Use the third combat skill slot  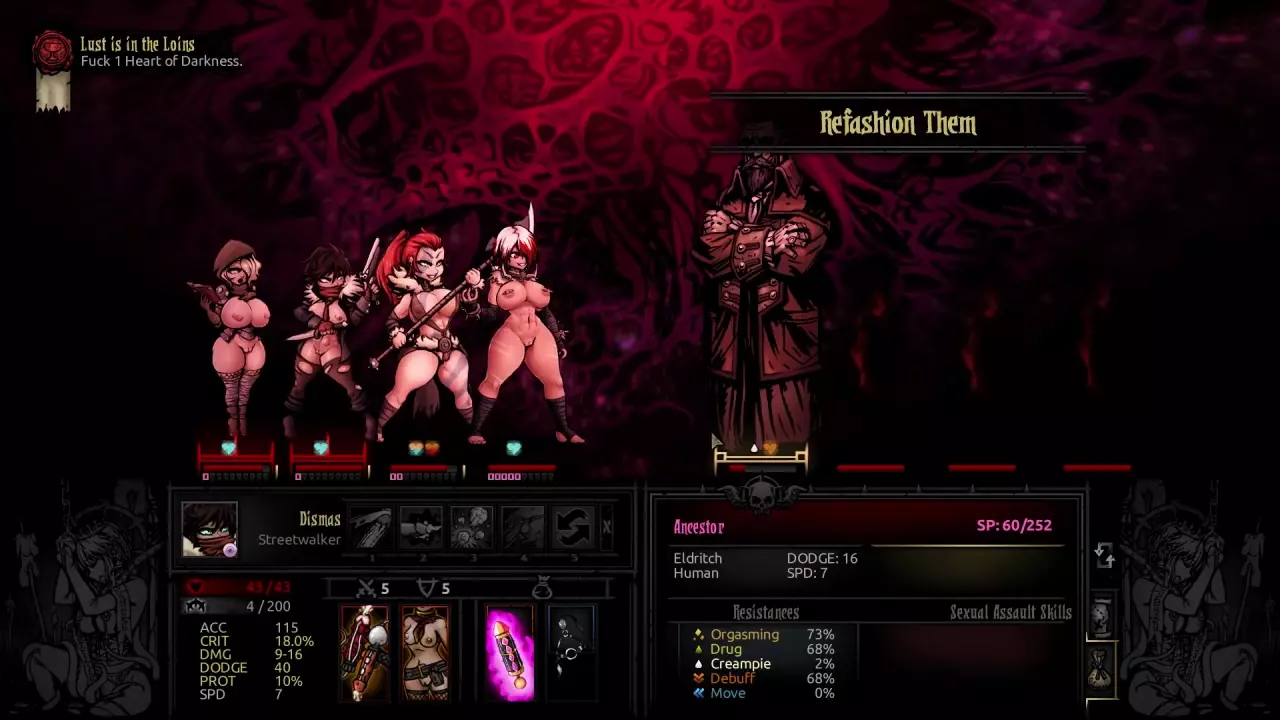472,527
